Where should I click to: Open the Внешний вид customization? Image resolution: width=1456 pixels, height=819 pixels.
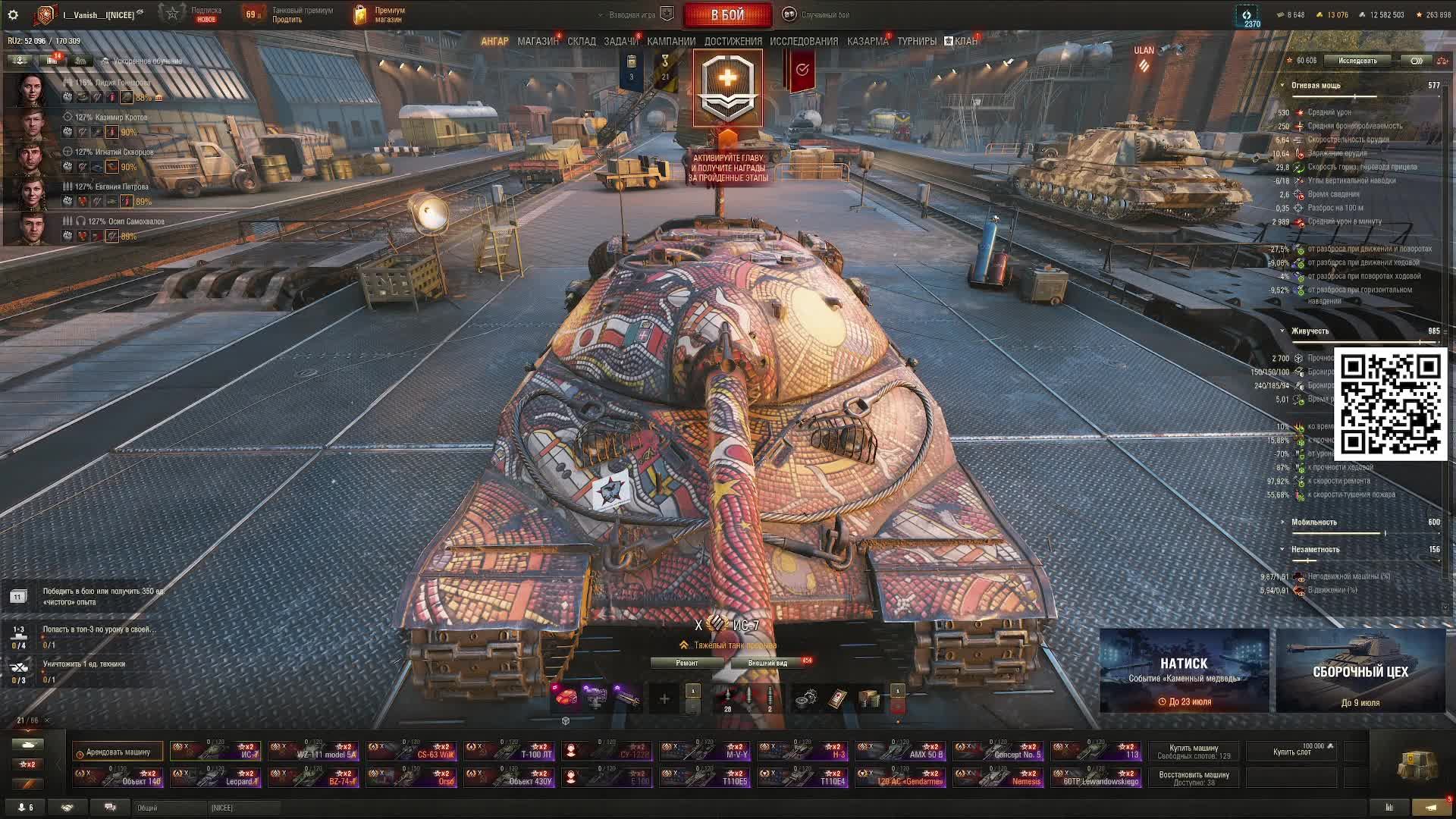(x=767, y=663)
